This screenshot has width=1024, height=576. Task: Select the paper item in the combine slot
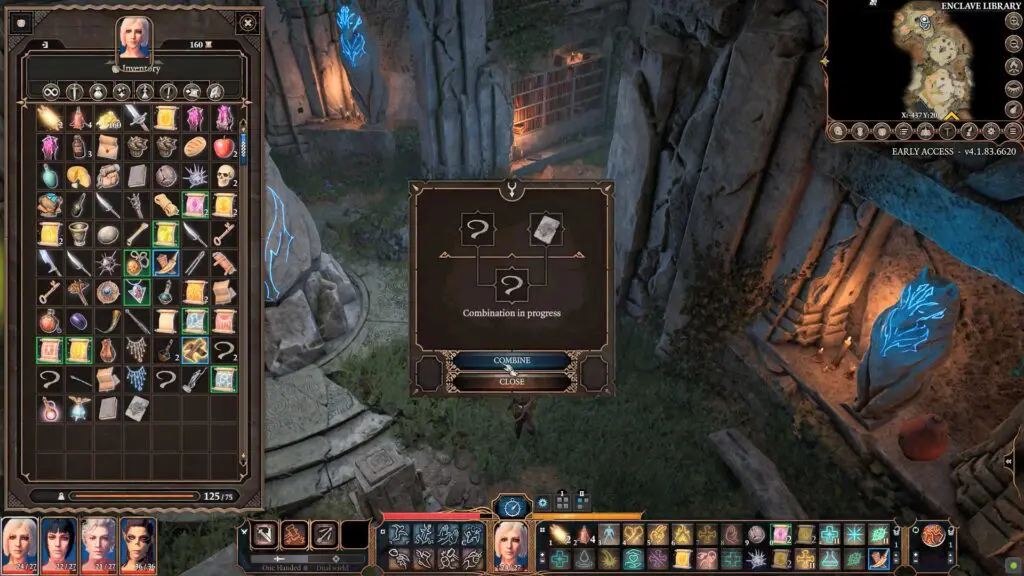coord(543,229)
